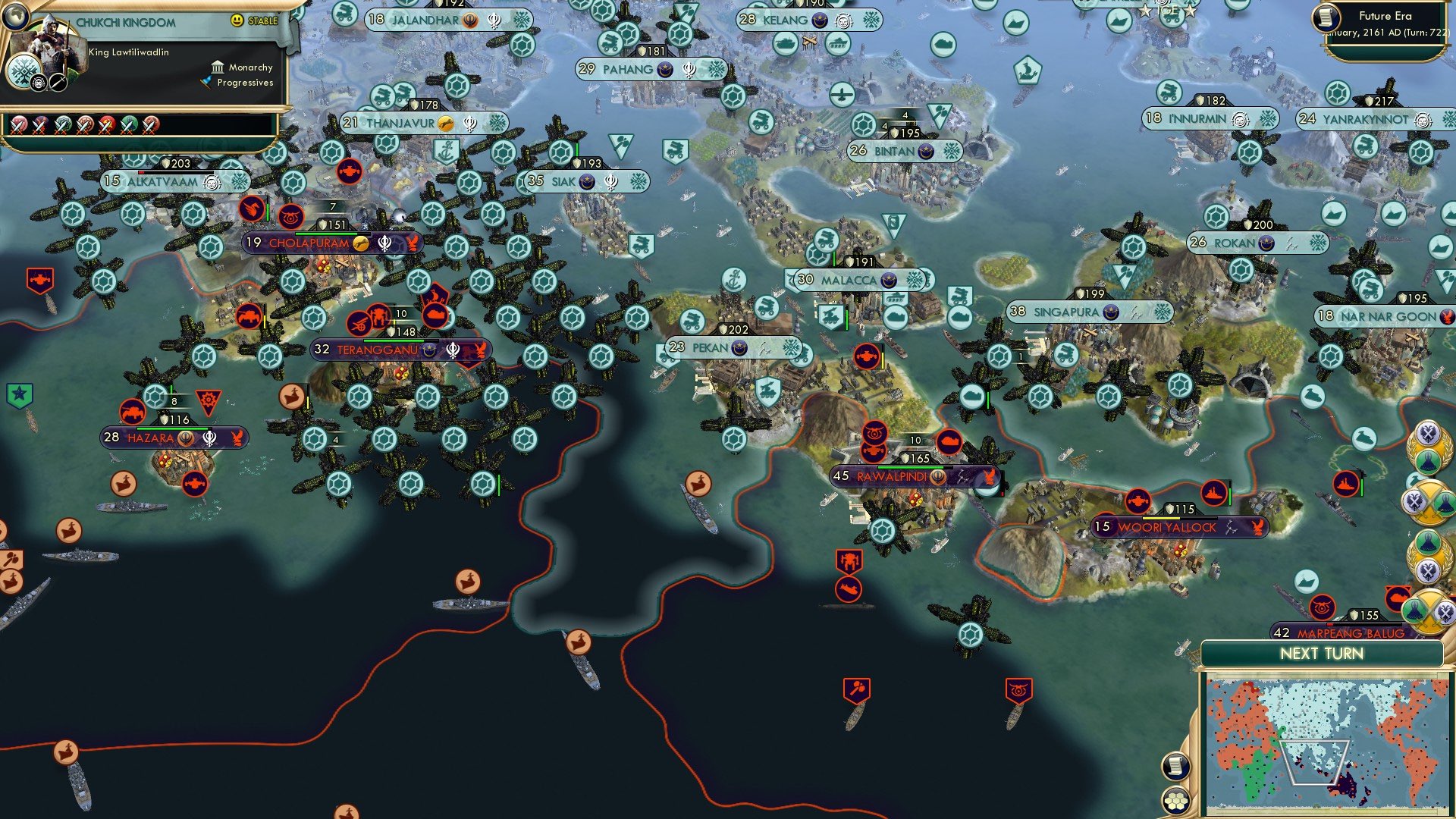The height and width of the screenshot is (819, 1456).
Task: Click the Progressives ideology flag icon
Action: (x=206, y=82)
